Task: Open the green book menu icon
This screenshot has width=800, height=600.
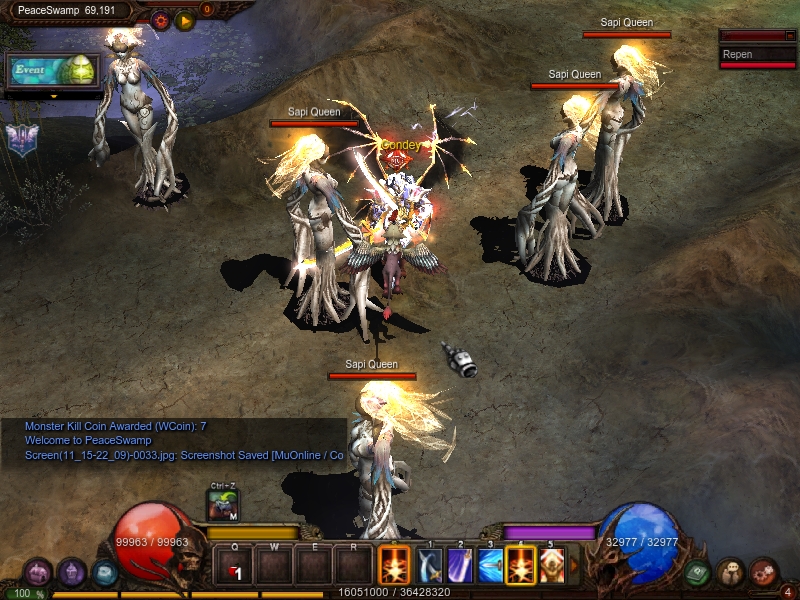Action: pos(698,573)
